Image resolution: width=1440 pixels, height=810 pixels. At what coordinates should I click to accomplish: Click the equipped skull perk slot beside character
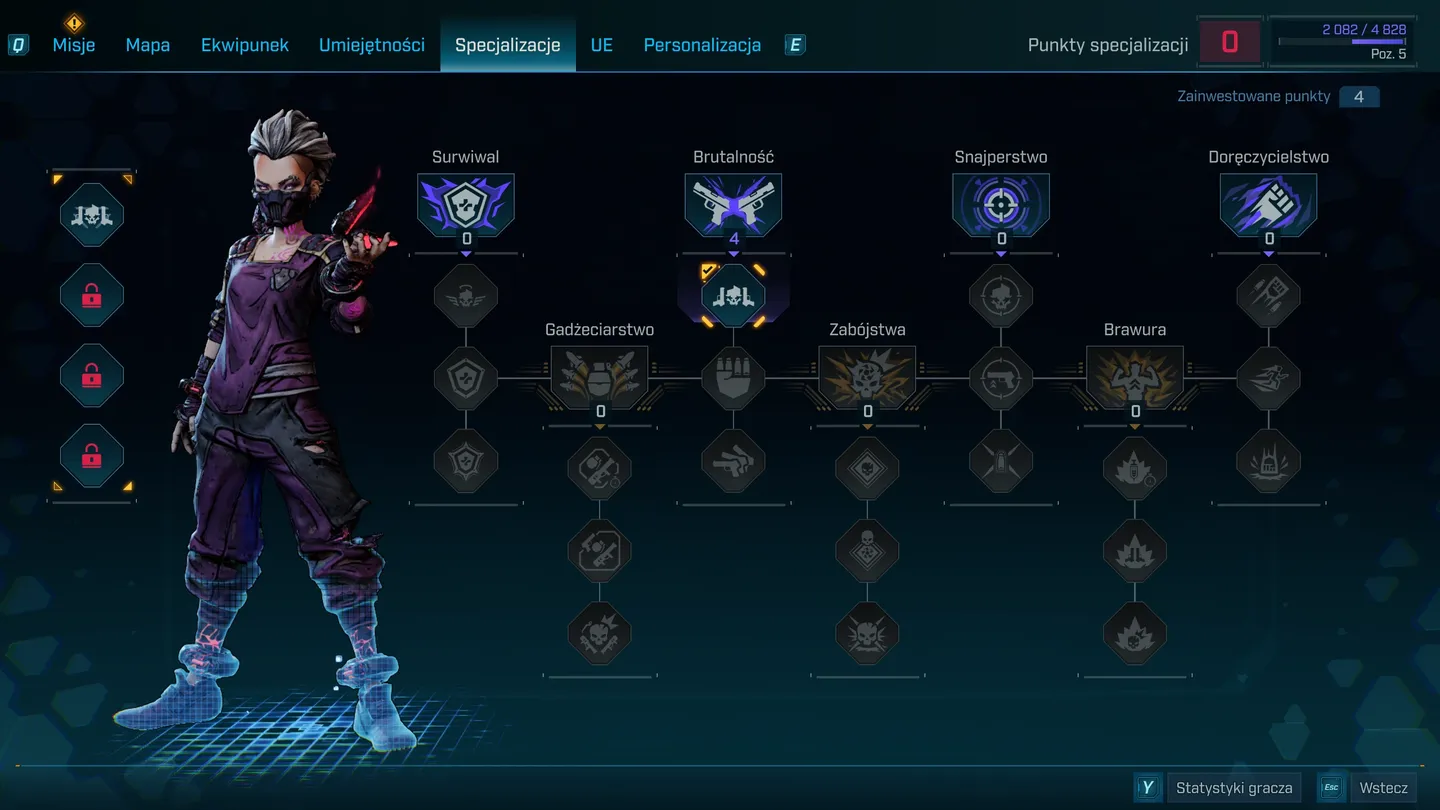coord(92,214)
